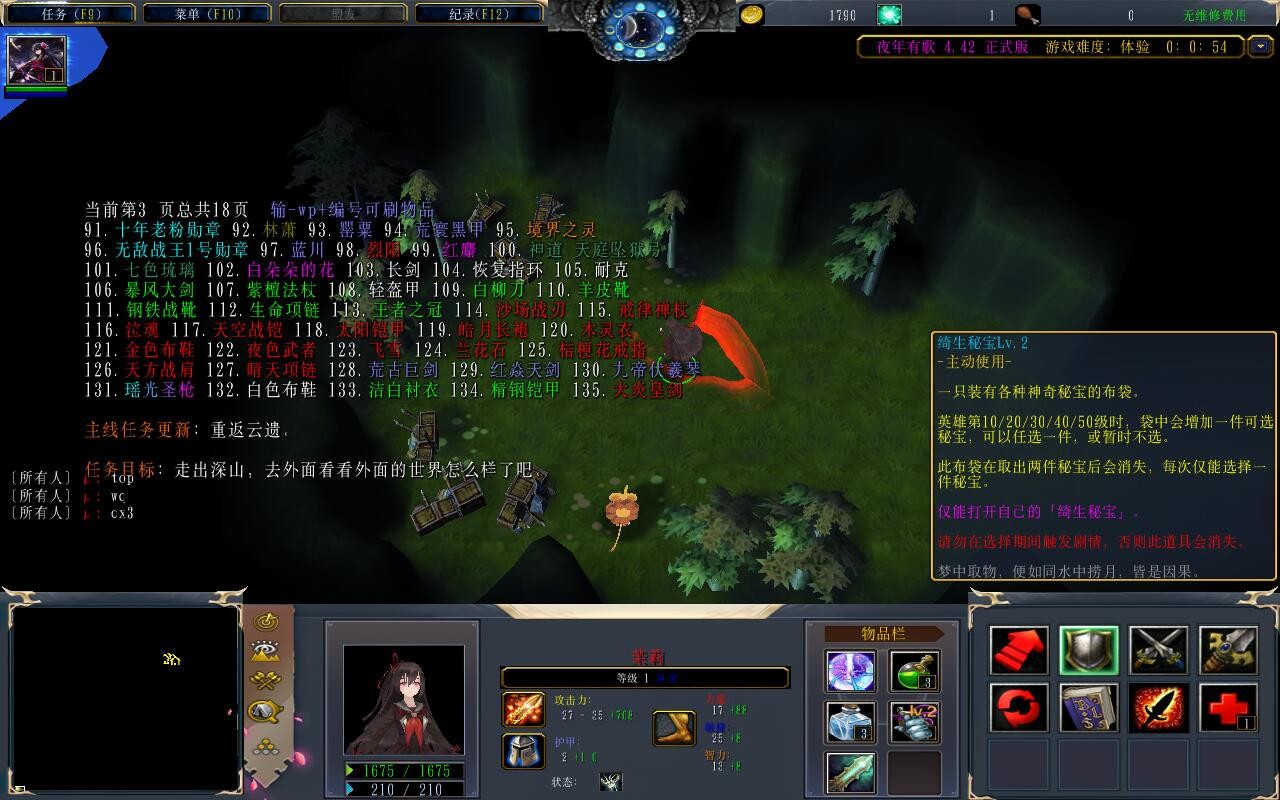The image size is (1280, 800).
Task: Use the blue crystal bottle item
Action: point(851,722)
